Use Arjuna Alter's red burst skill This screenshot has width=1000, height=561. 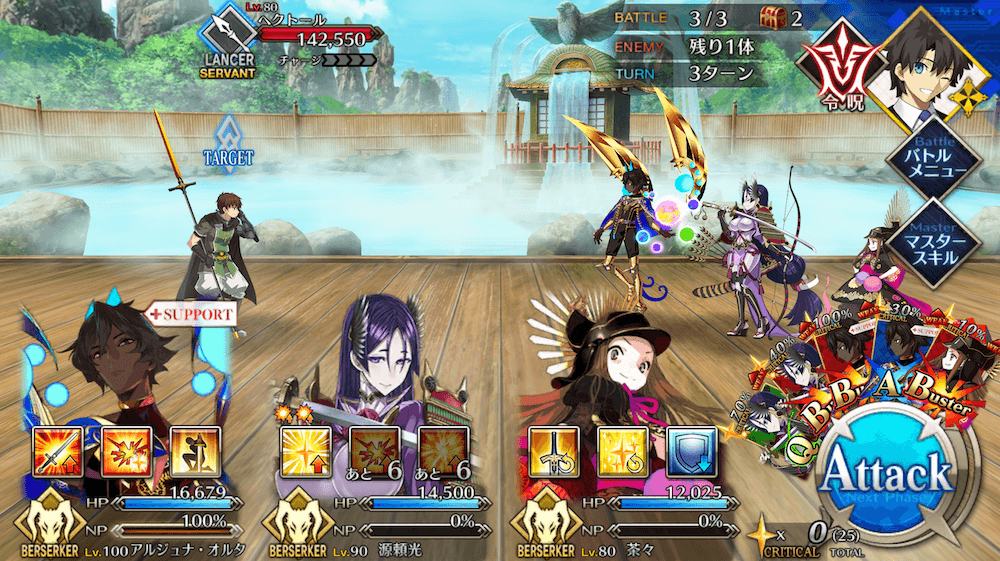[126, 450]
